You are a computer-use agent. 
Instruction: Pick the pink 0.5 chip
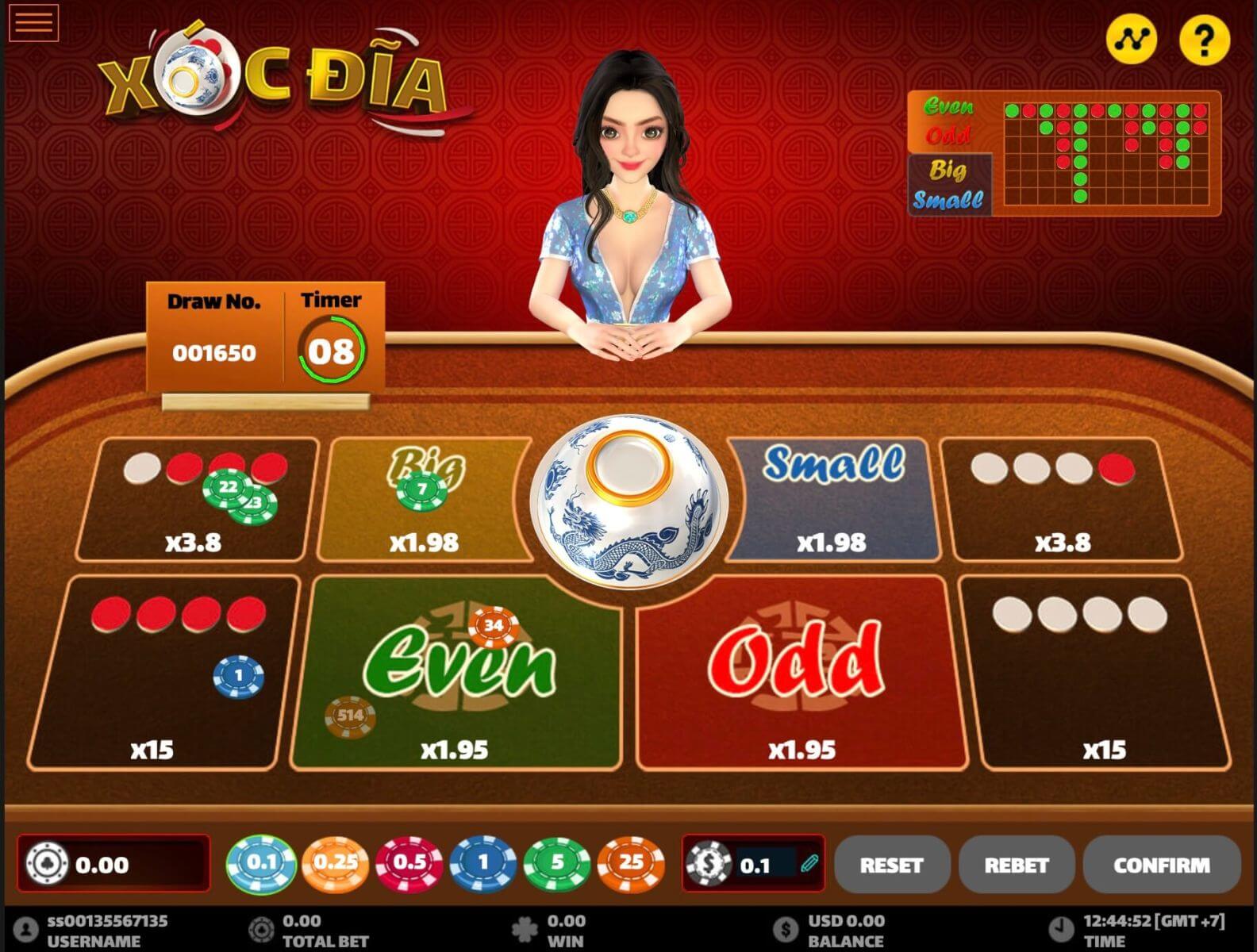point(409,863)
